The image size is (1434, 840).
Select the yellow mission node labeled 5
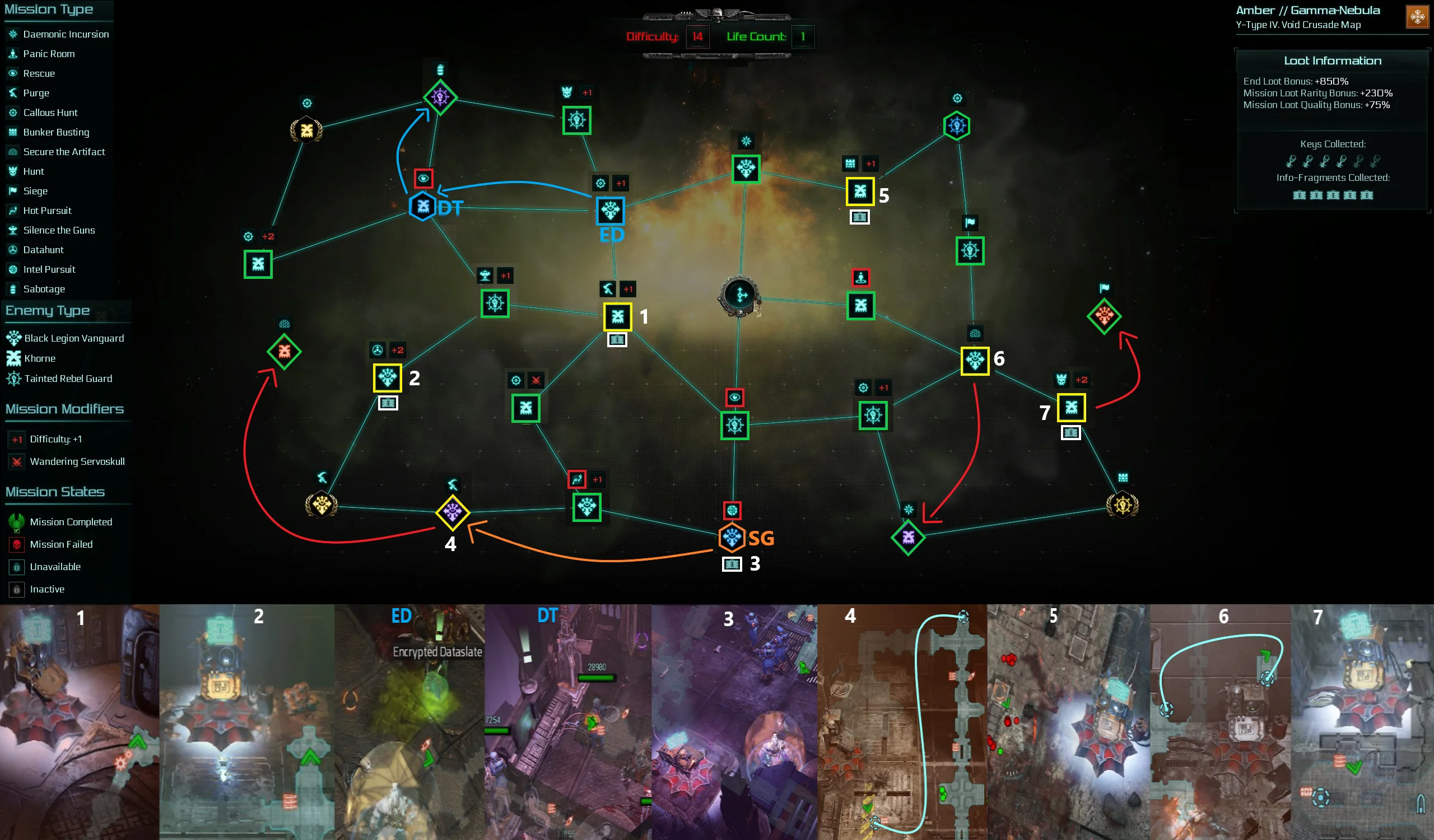tap(860, 191)
